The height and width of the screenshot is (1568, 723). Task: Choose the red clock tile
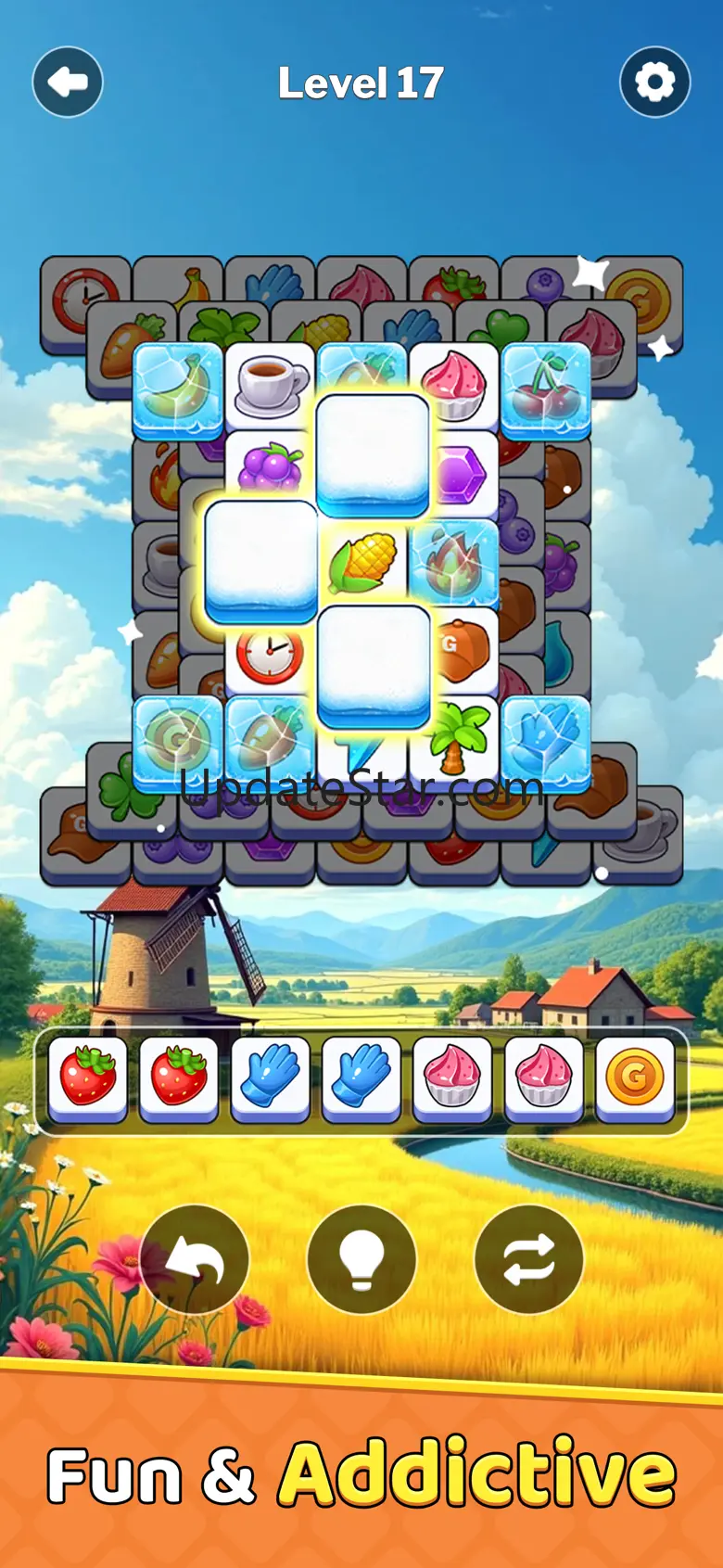point(269,657)
